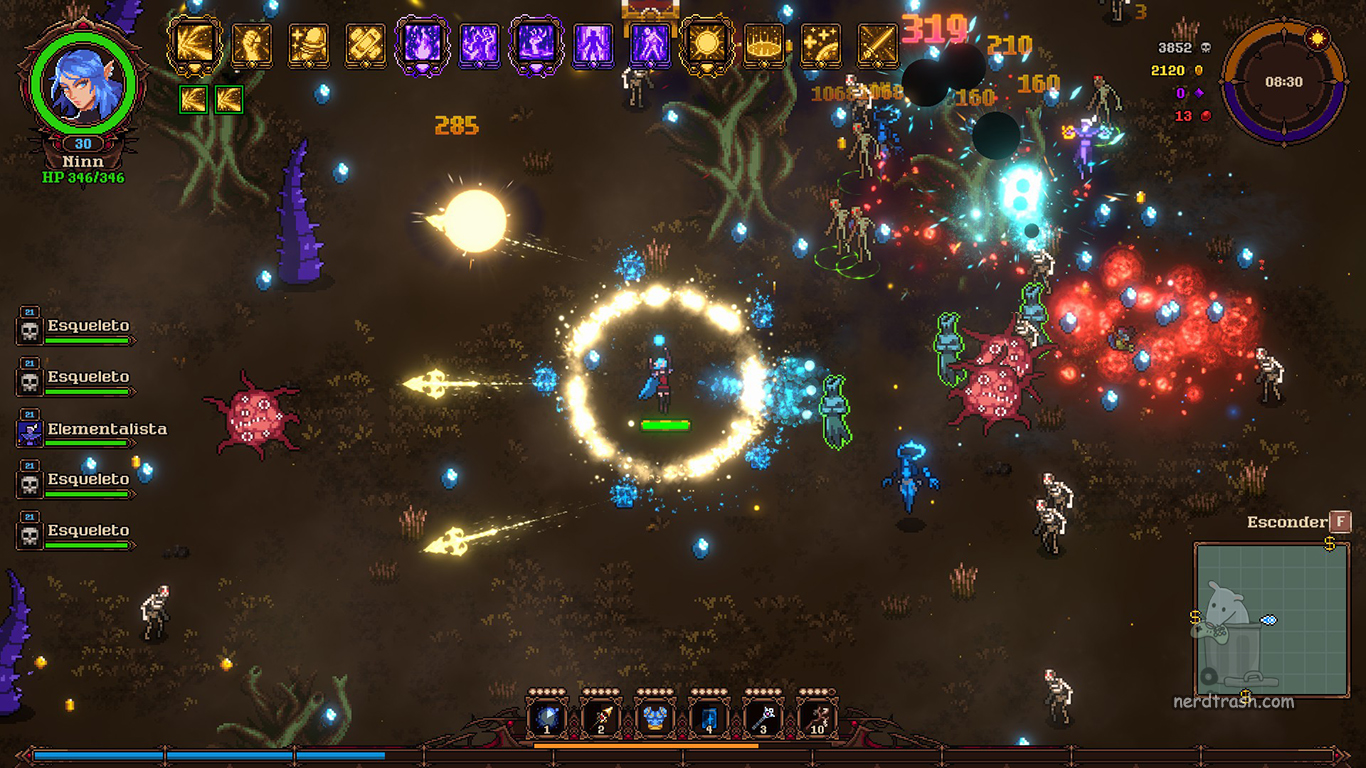This screenshot has width=1366, height=768.
Task: Select the golden-tipped spear item slot
Action: coord(601,718)
